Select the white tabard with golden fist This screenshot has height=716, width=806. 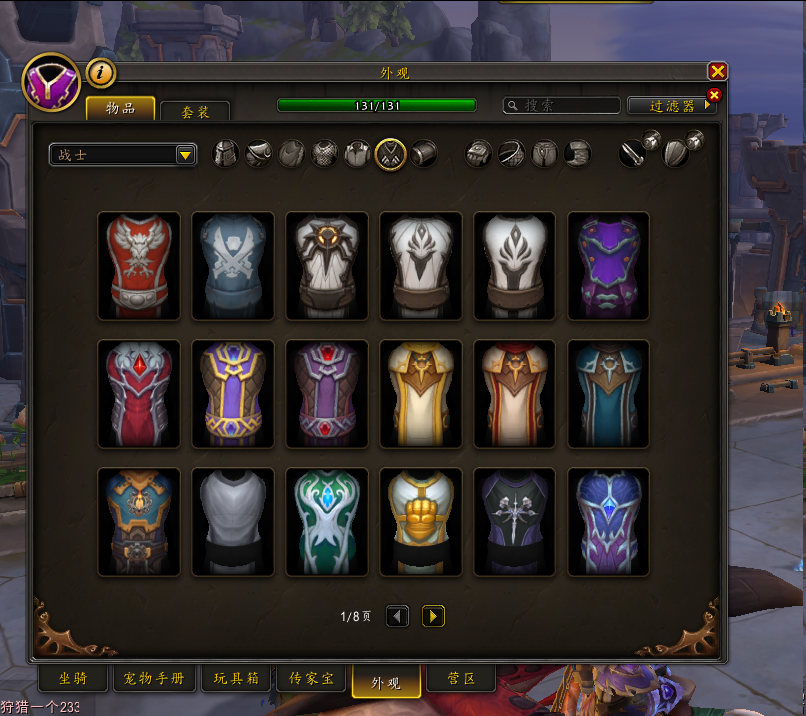click(x=421, y=522)
